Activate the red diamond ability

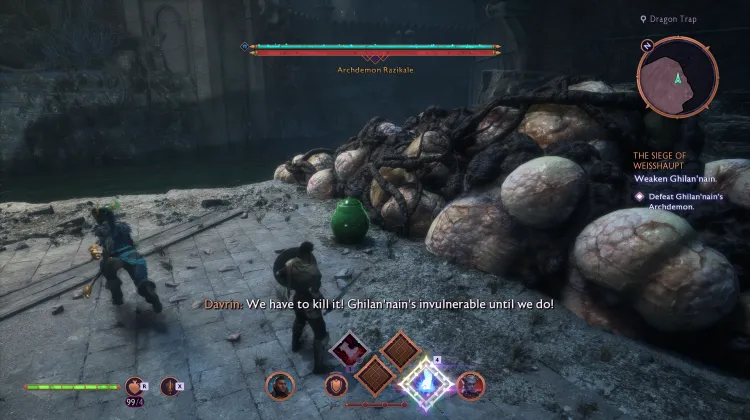tap(350, 351)
